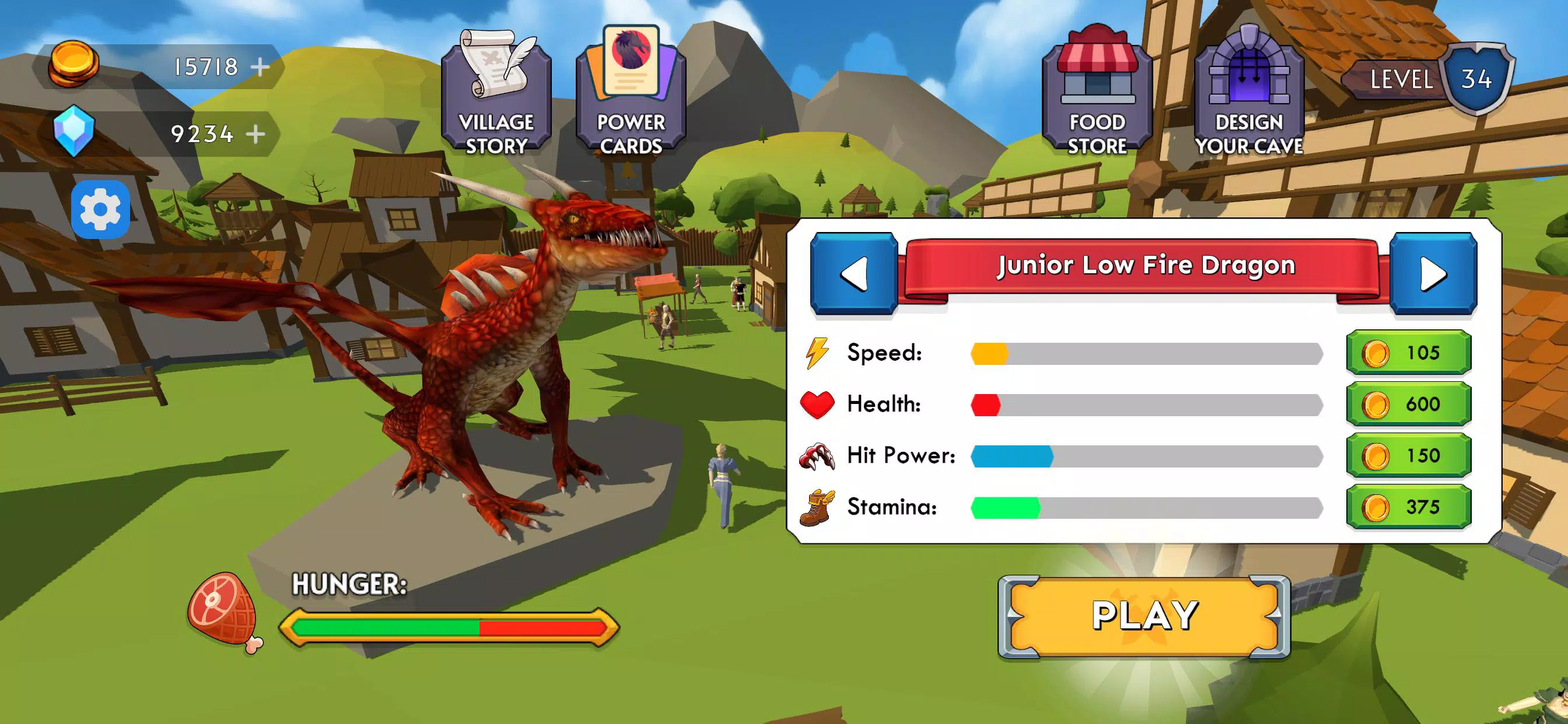The width and height of the screenshot is (1568, 724).
Task: Open the settings gear
Action: point(100,209)
